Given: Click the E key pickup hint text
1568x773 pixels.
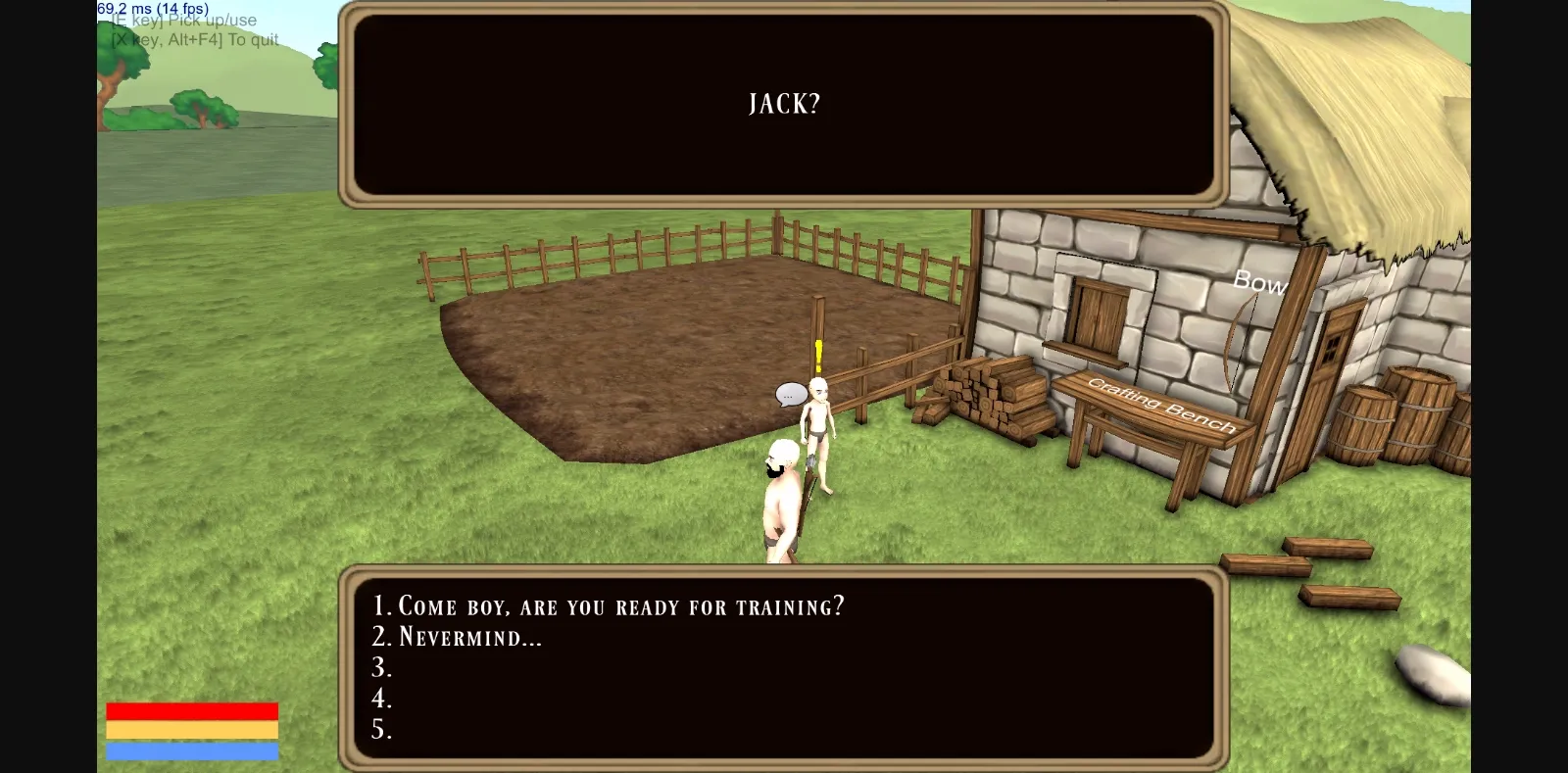Looking at the screenshot, I should pos(182,20).
